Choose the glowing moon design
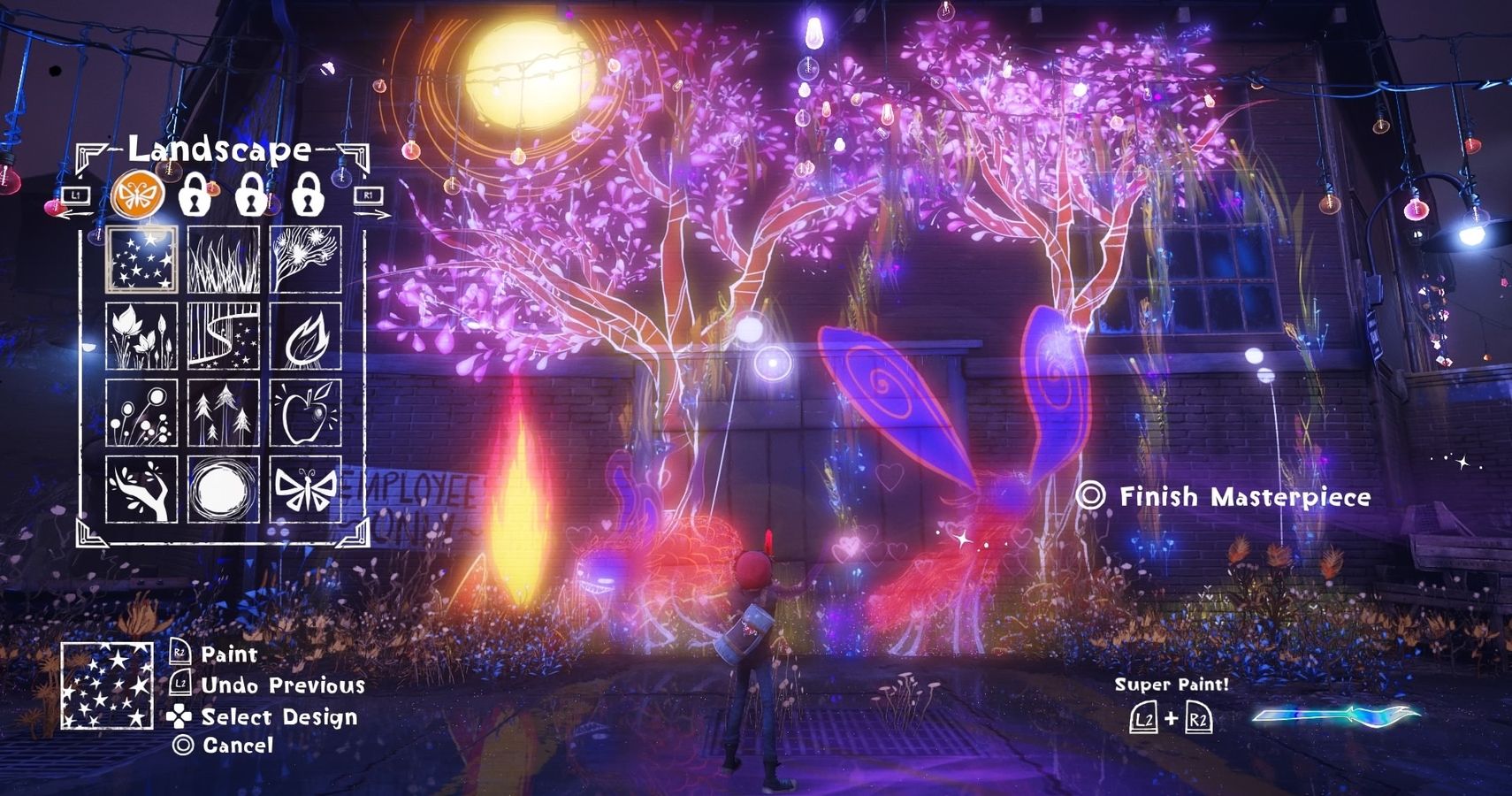 point(224,489)
